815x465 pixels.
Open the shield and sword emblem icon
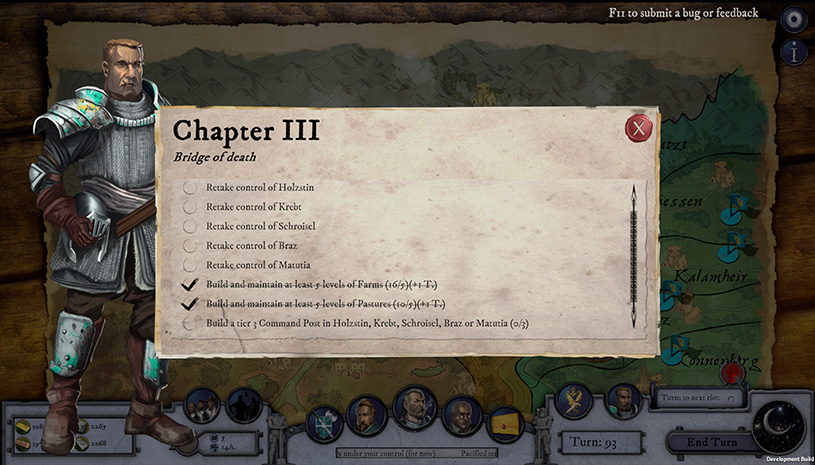tap(324, 424)
